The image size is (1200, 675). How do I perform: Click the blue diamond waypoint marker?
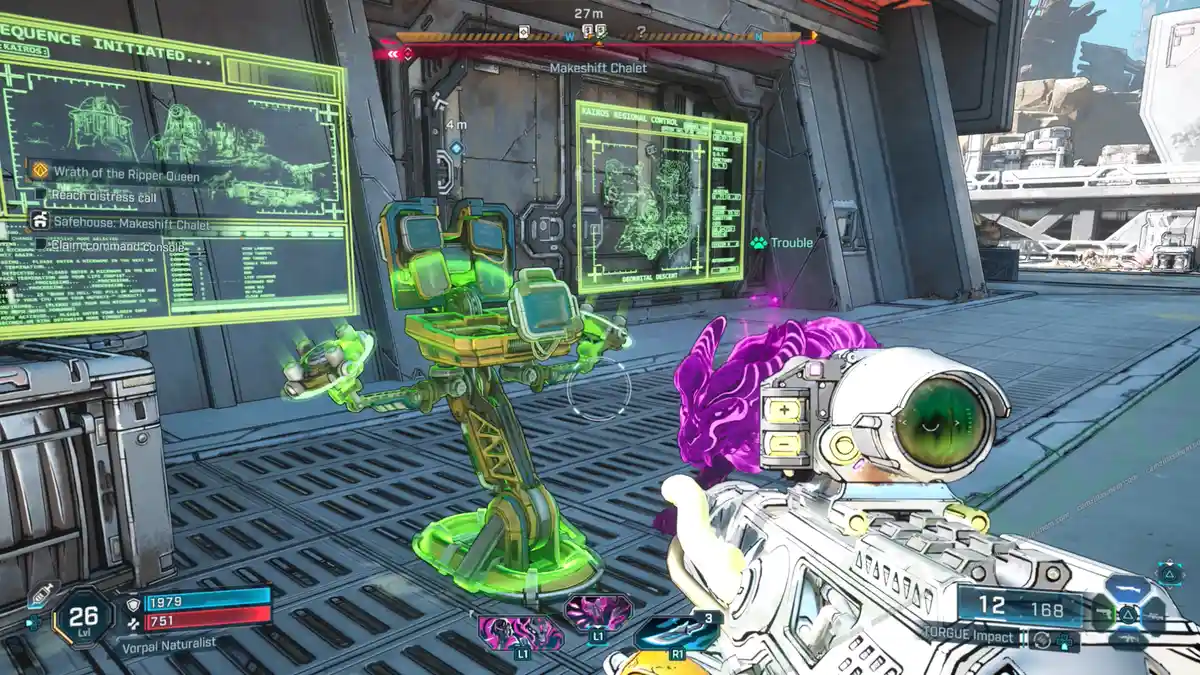click(456, 148)
